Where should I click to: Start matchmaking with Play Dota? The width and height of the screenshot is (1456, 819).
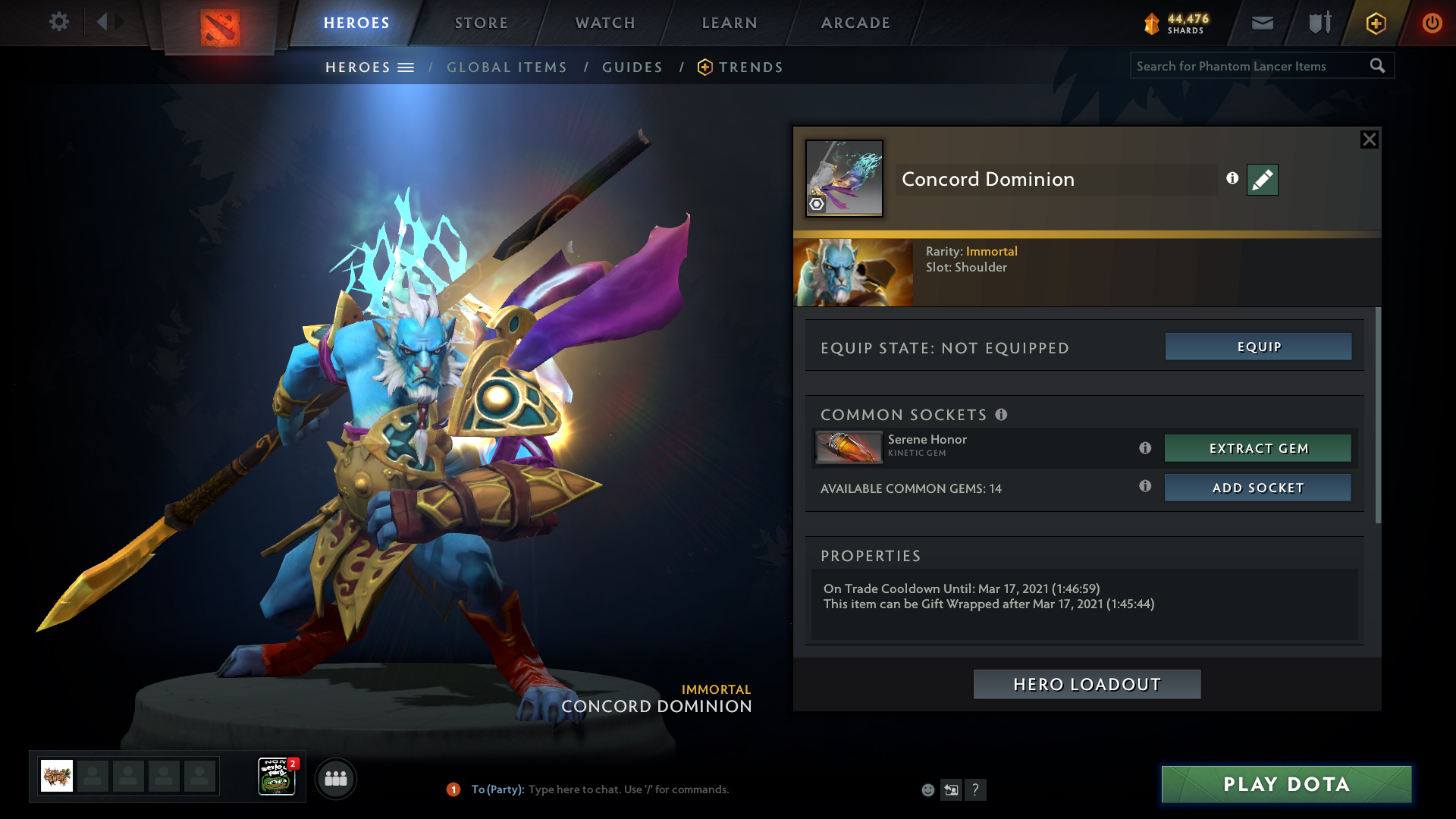point(1286,784)
